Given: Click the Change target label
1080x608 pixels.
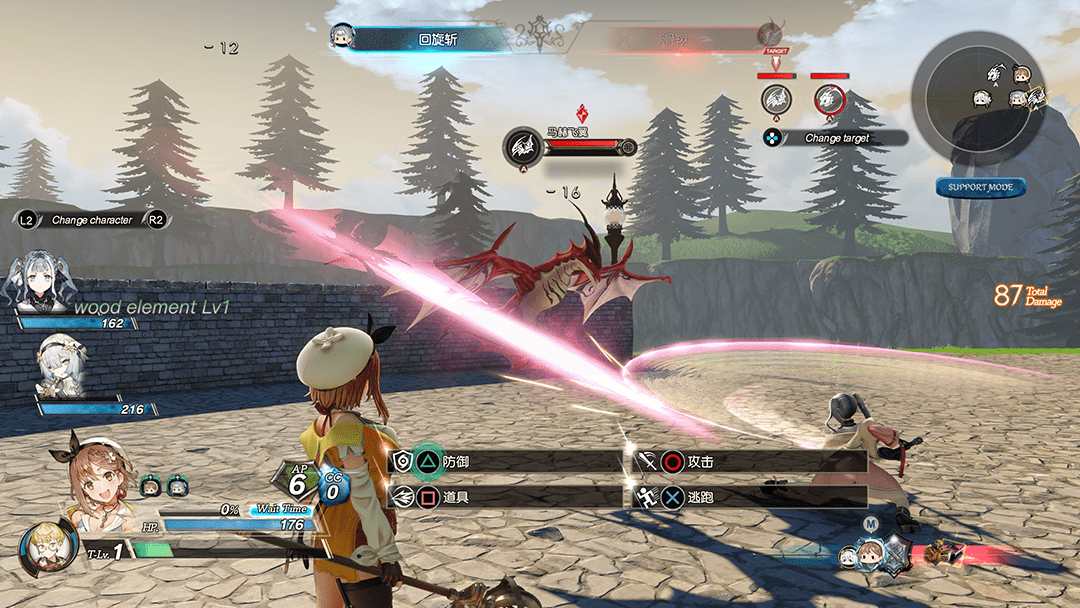Looking at the screenshot, I should tap(836, 138).
